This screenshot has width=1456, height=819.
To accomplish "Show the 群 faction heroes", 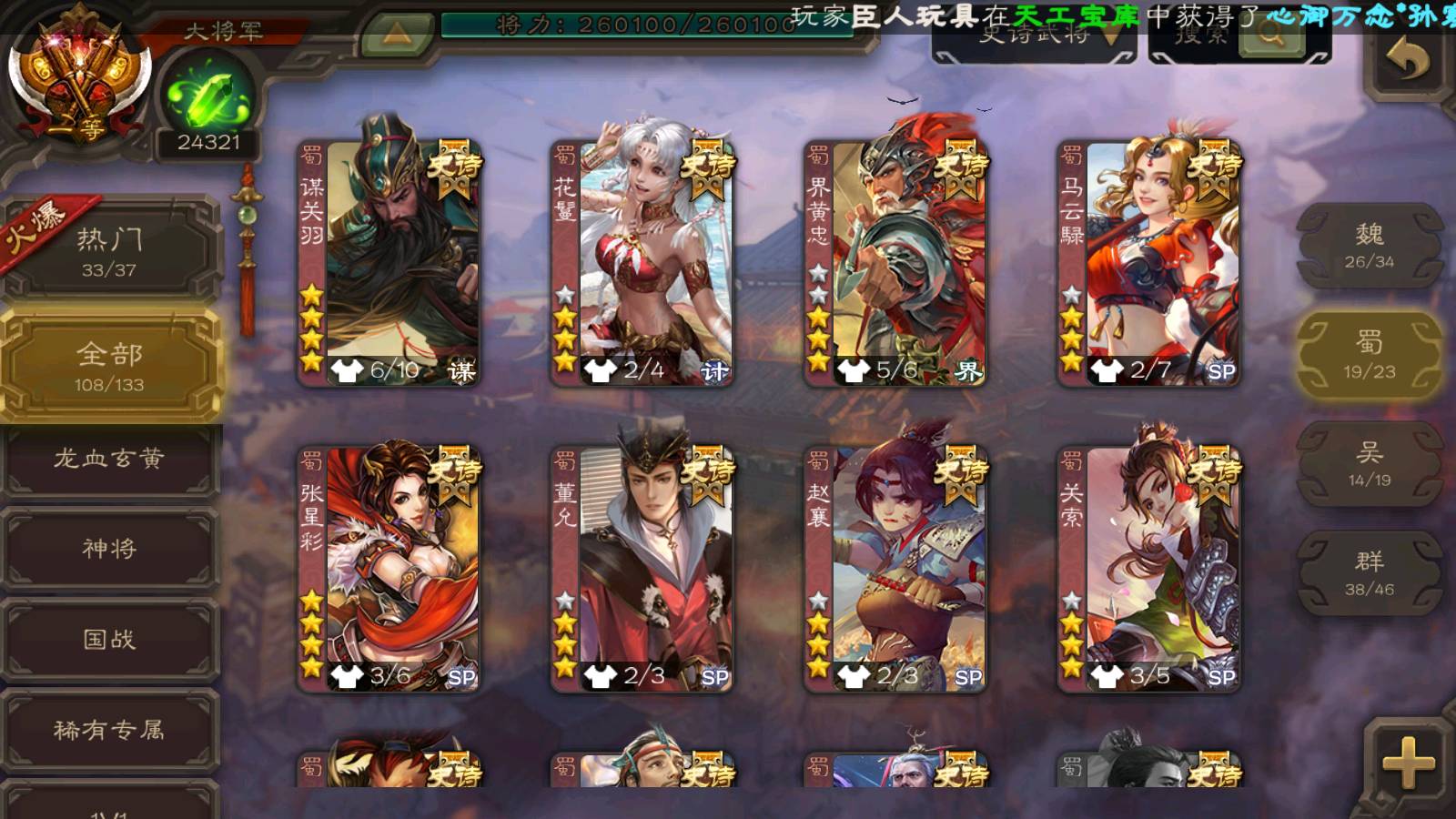I will [1370, 573].
